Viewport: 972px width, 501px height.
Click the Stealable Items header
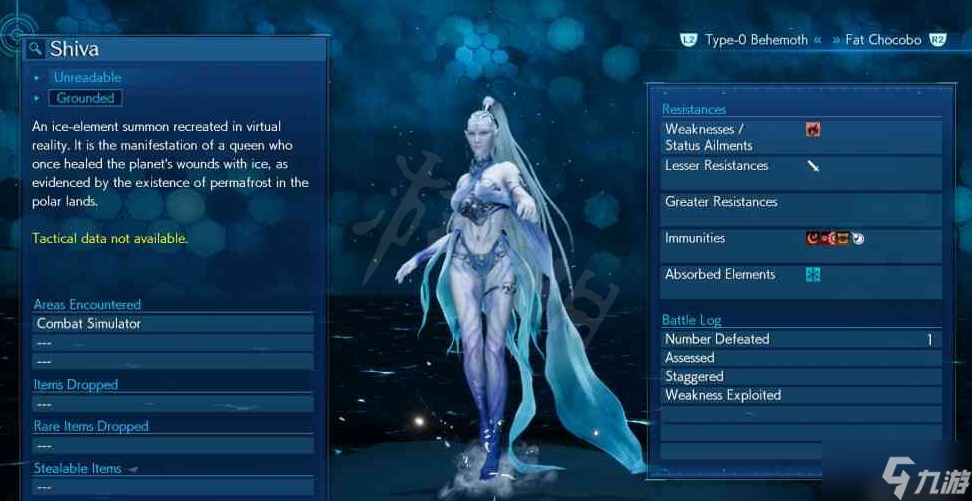pyautogui.click(x=78, y=468)
